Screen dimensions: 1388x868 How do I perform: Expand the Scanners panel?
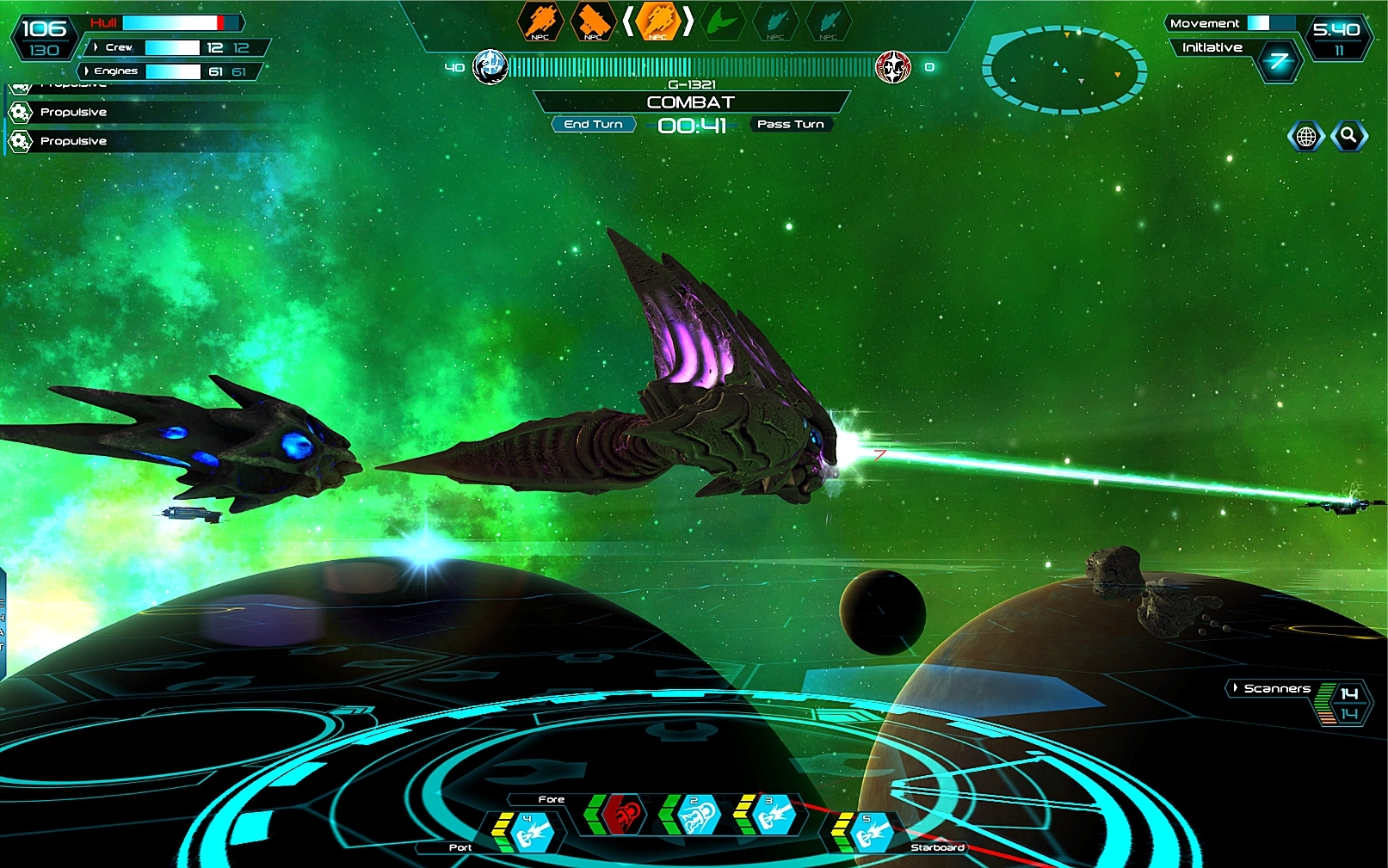pyautogui.click(x=1236, y=688)
